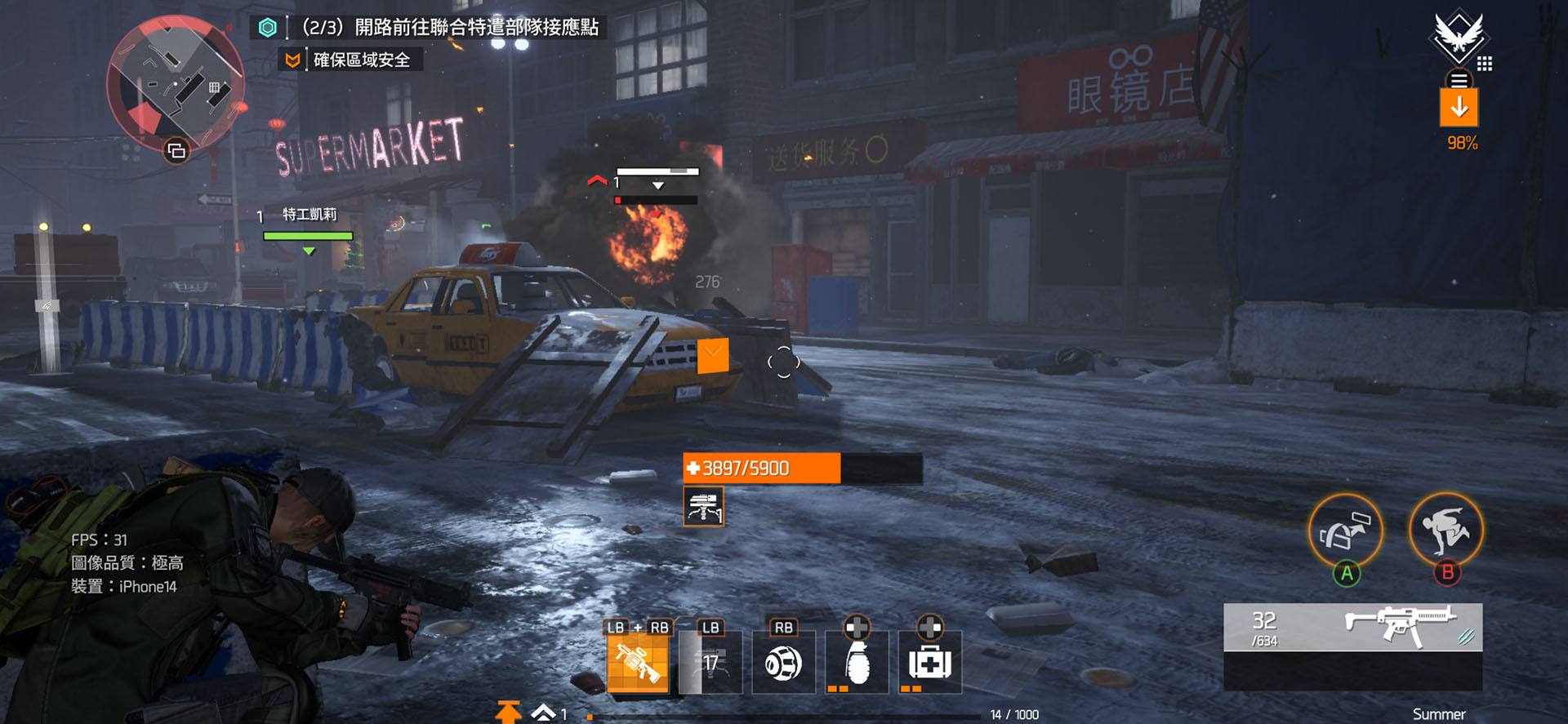
Task: Select the mission objective tracker text
Action: point(450,28)
